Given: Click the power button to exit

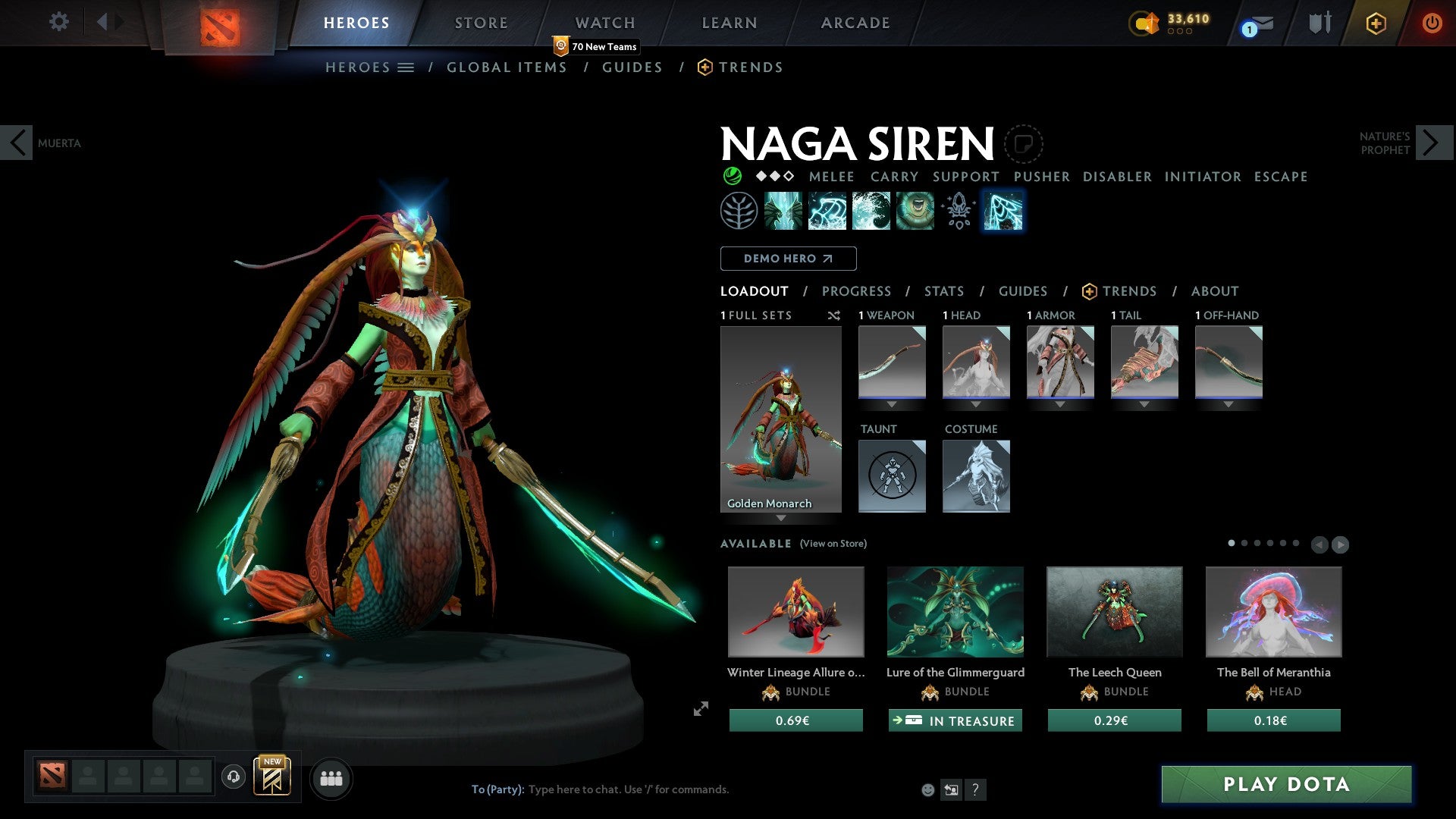Looking at the screenshot, I should click(1432, 23).
